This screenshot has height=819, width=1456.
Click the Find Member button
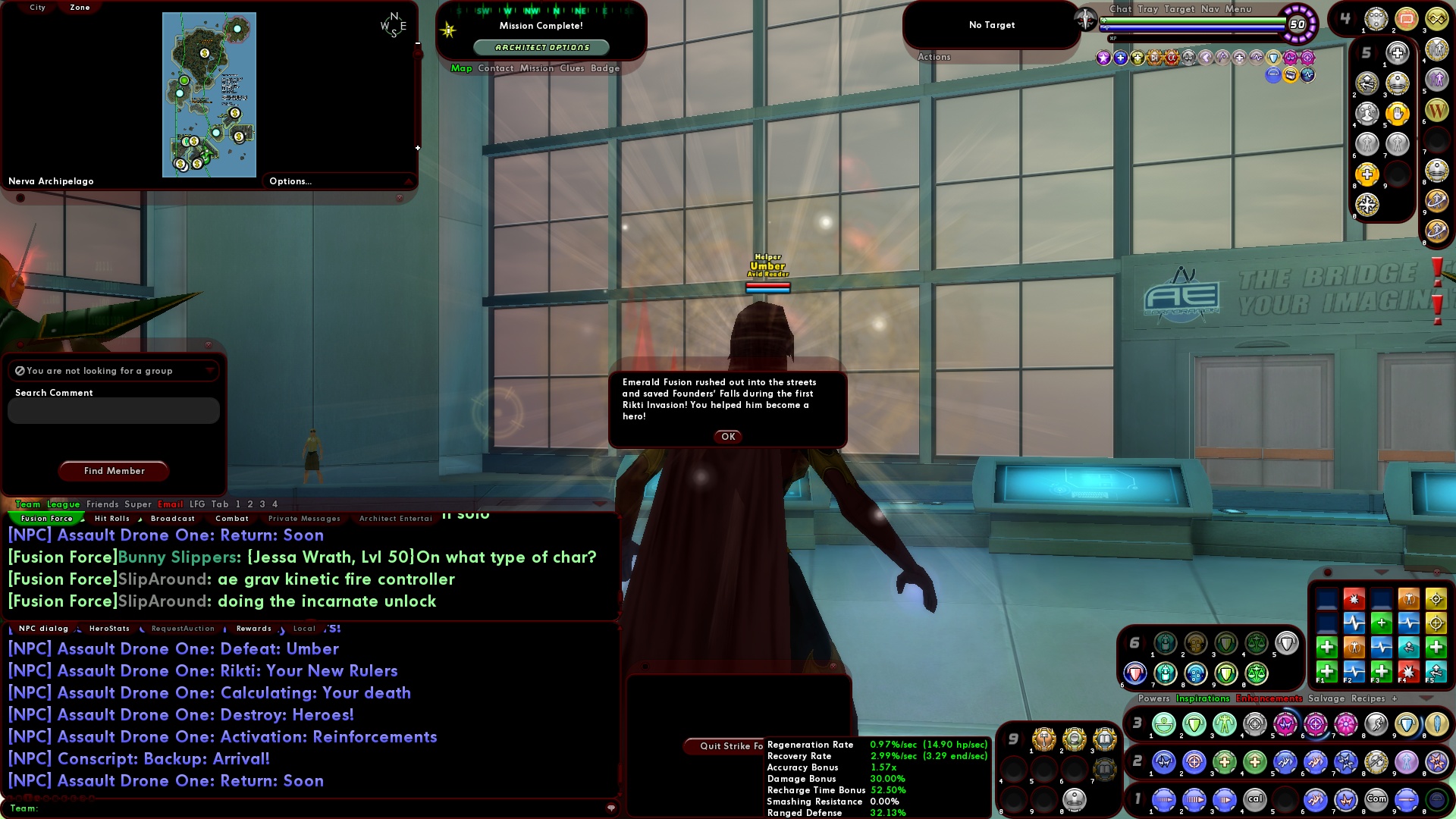[113, 471]
